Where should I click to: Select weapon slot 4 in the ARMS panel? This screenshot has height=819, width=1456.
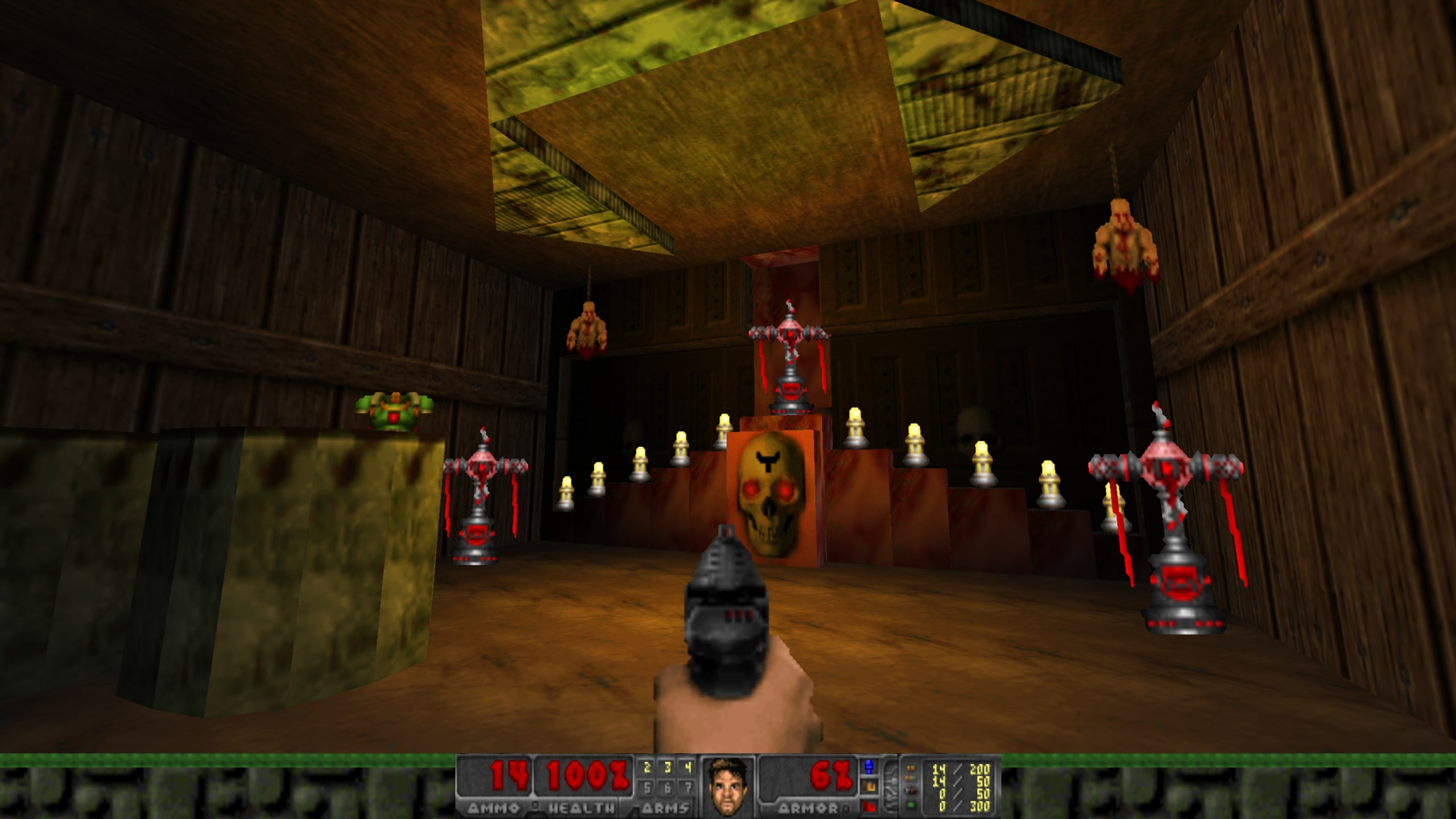[x=688, y=767]
